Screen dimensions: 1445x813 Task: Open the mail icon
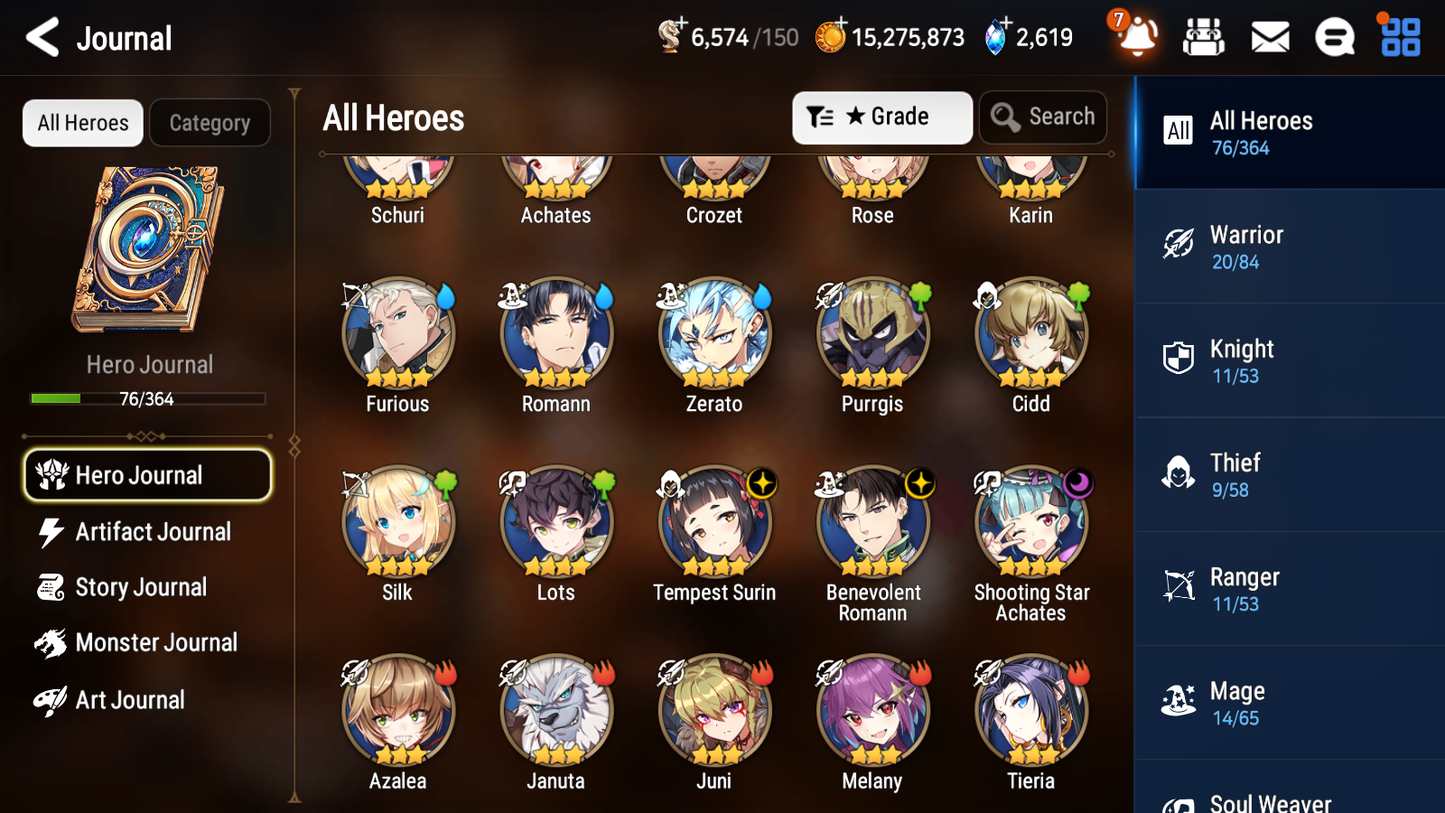1270,36
